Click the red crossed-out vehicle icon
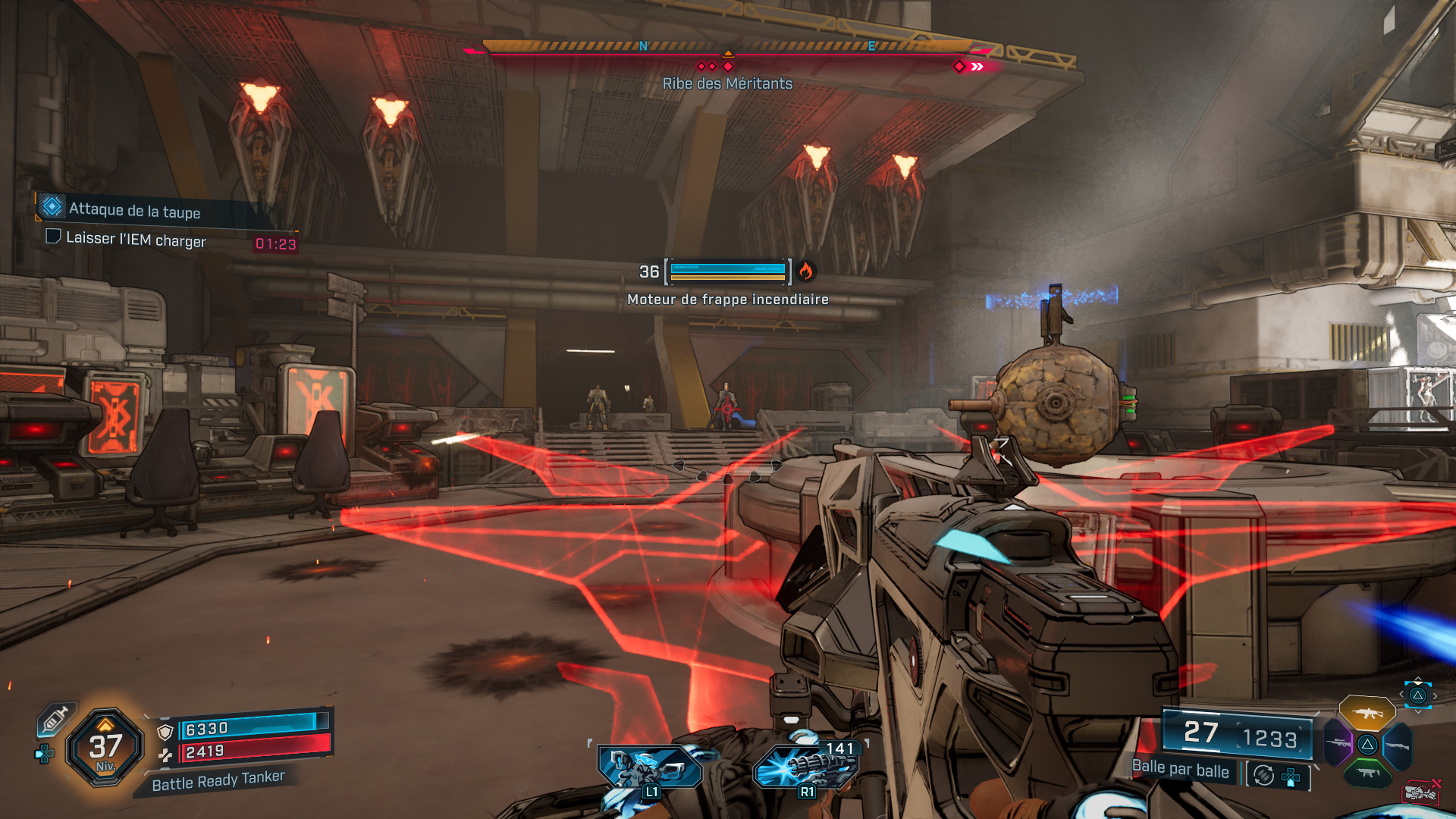The height and width of the screenshot is (819, 1456). [x=1422, y=792]
